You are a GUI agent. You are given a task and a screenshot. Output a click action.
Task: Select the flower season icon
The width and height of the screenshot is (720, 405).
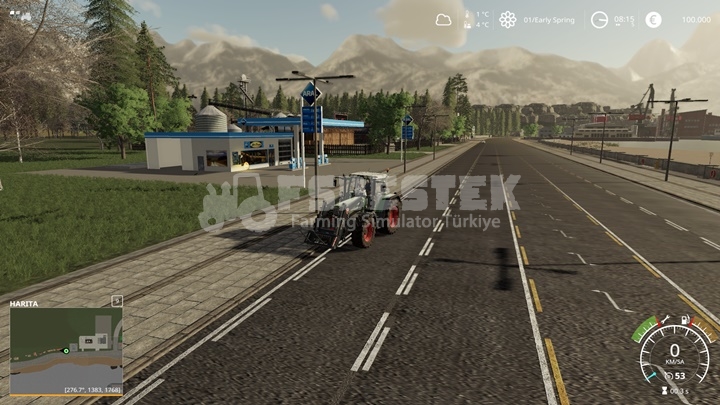pos(508,19)
